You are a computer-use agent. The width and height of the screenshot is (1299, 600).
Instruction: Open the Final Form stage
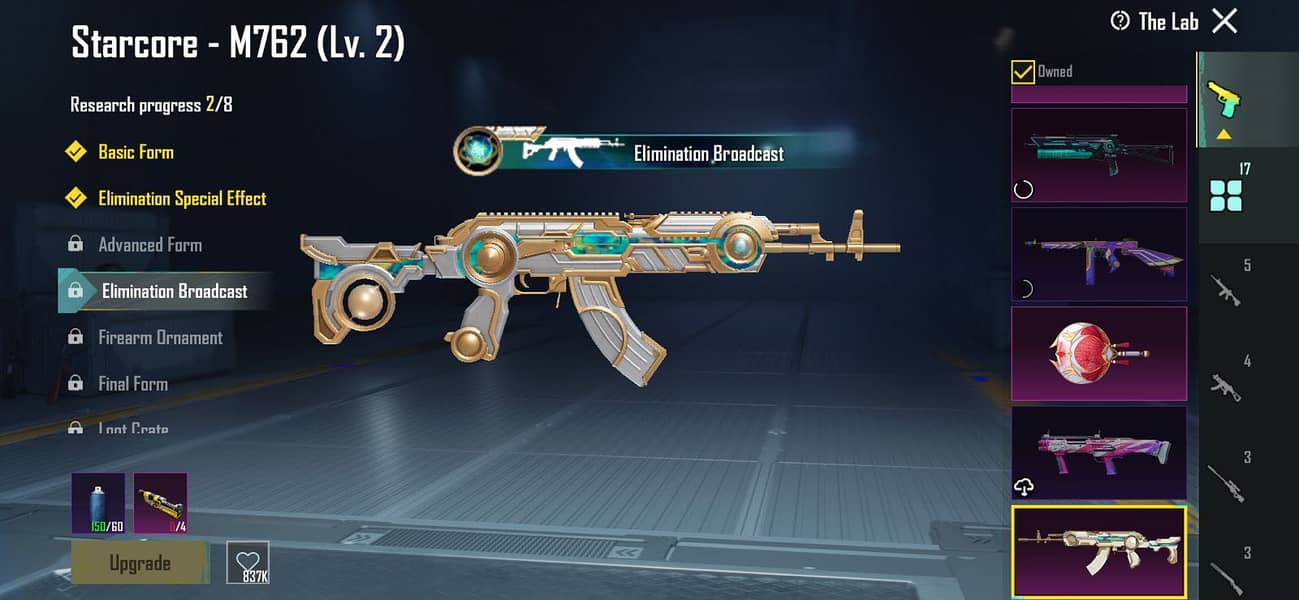pos(132,384)
